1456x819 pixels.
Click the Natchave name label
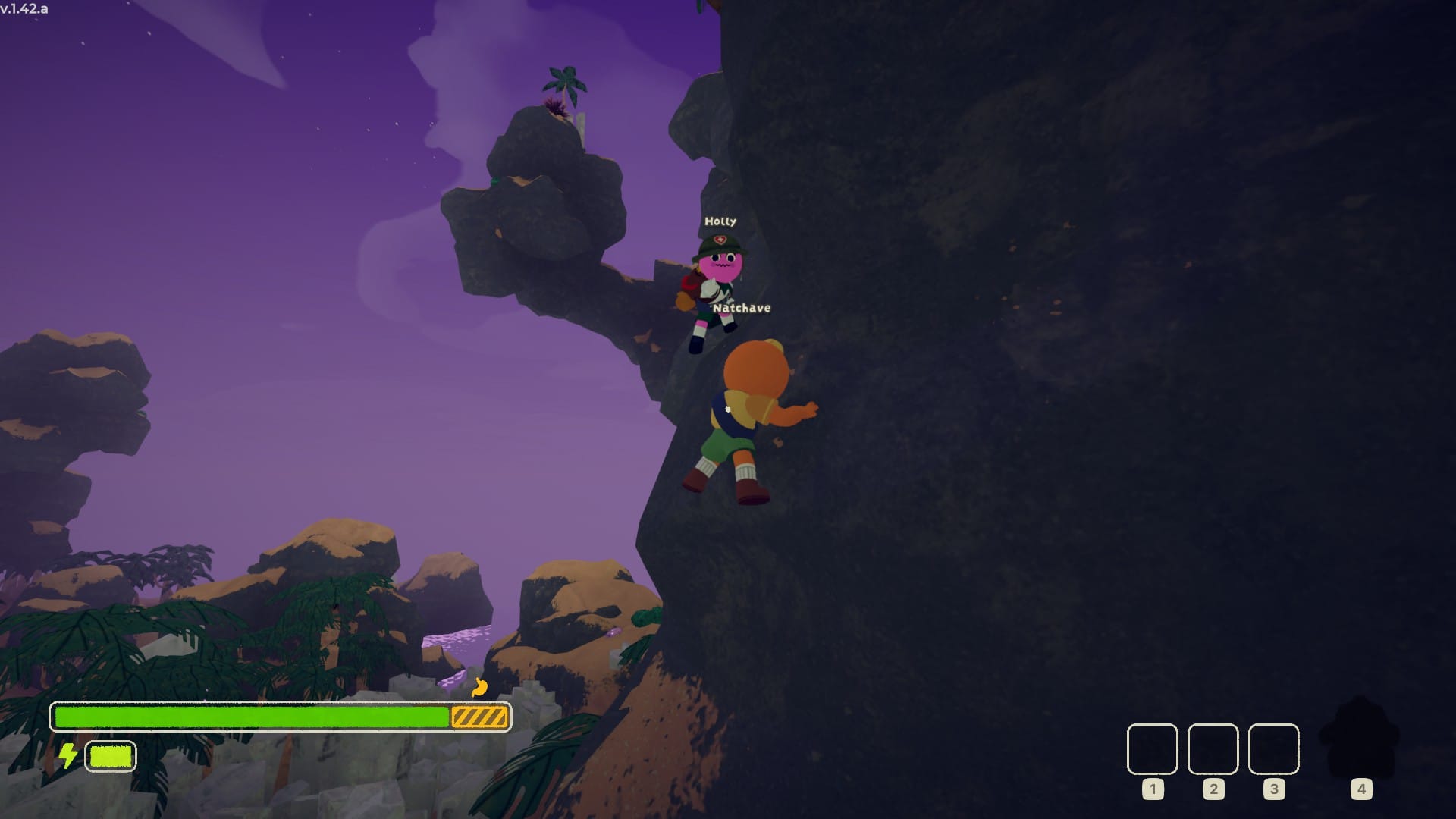coord(744,307)
